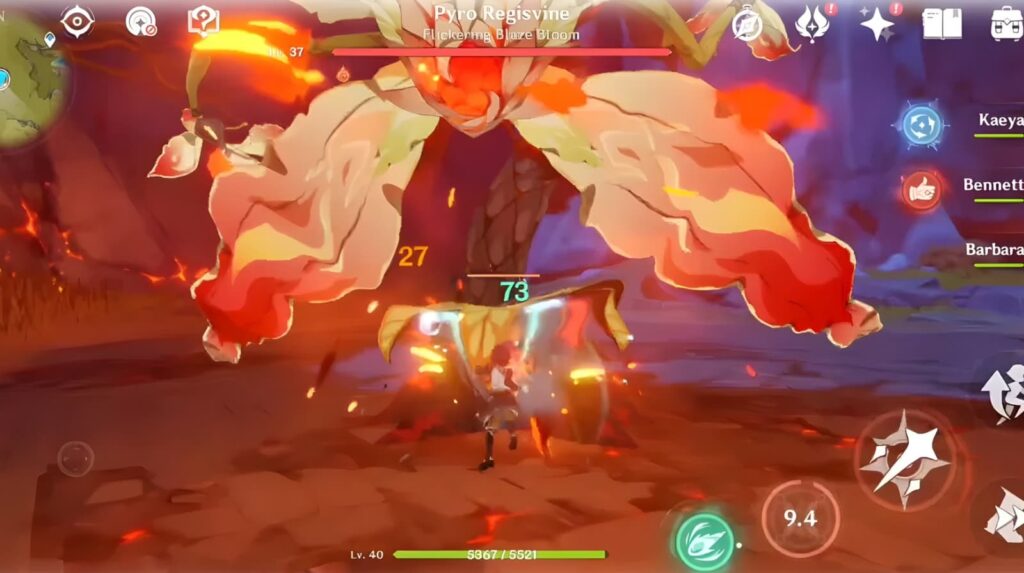
Task: Open the compass adventure icon
Action: pos(747,24)
